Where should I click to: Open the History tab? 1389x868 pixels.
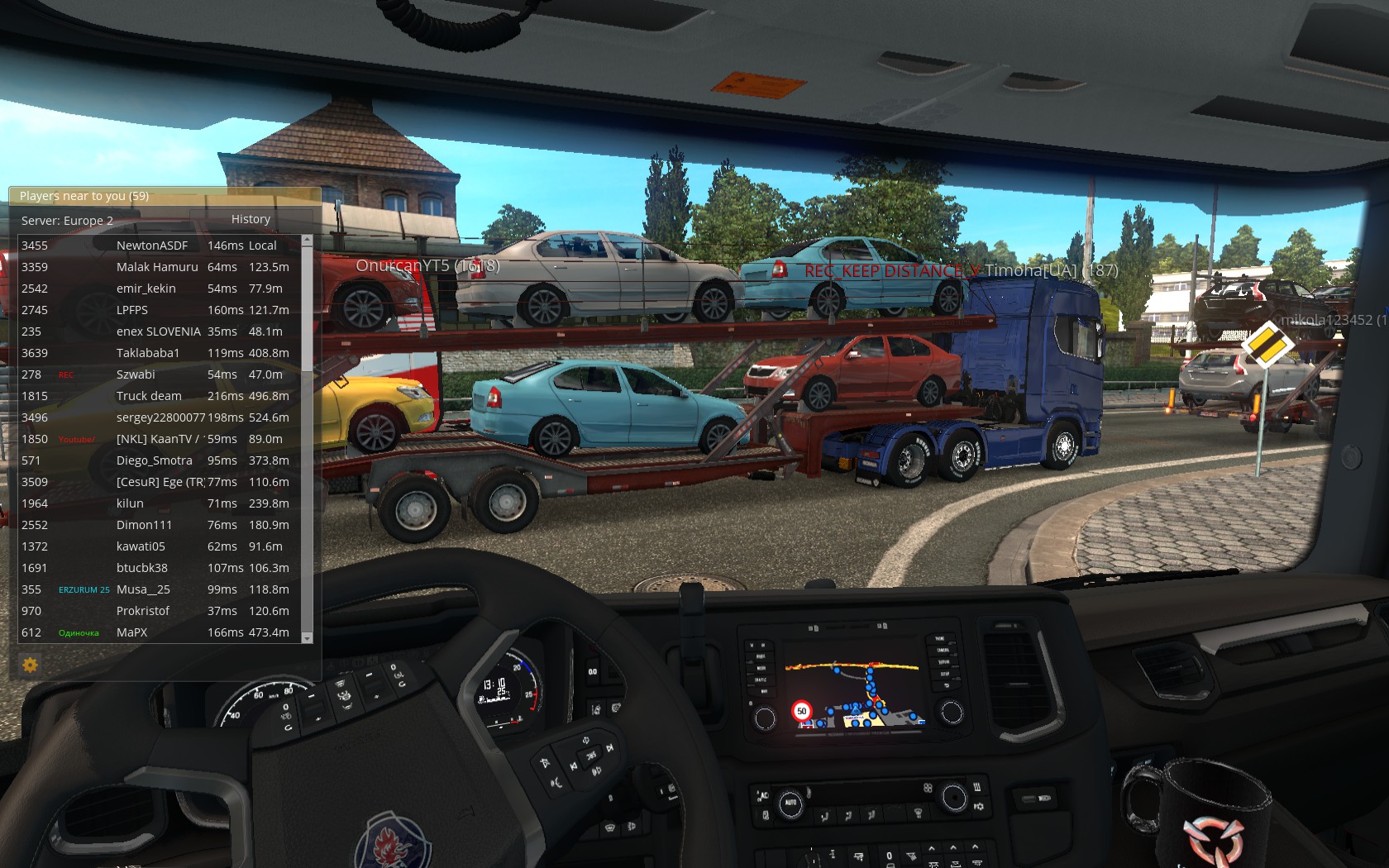point(251,219)
